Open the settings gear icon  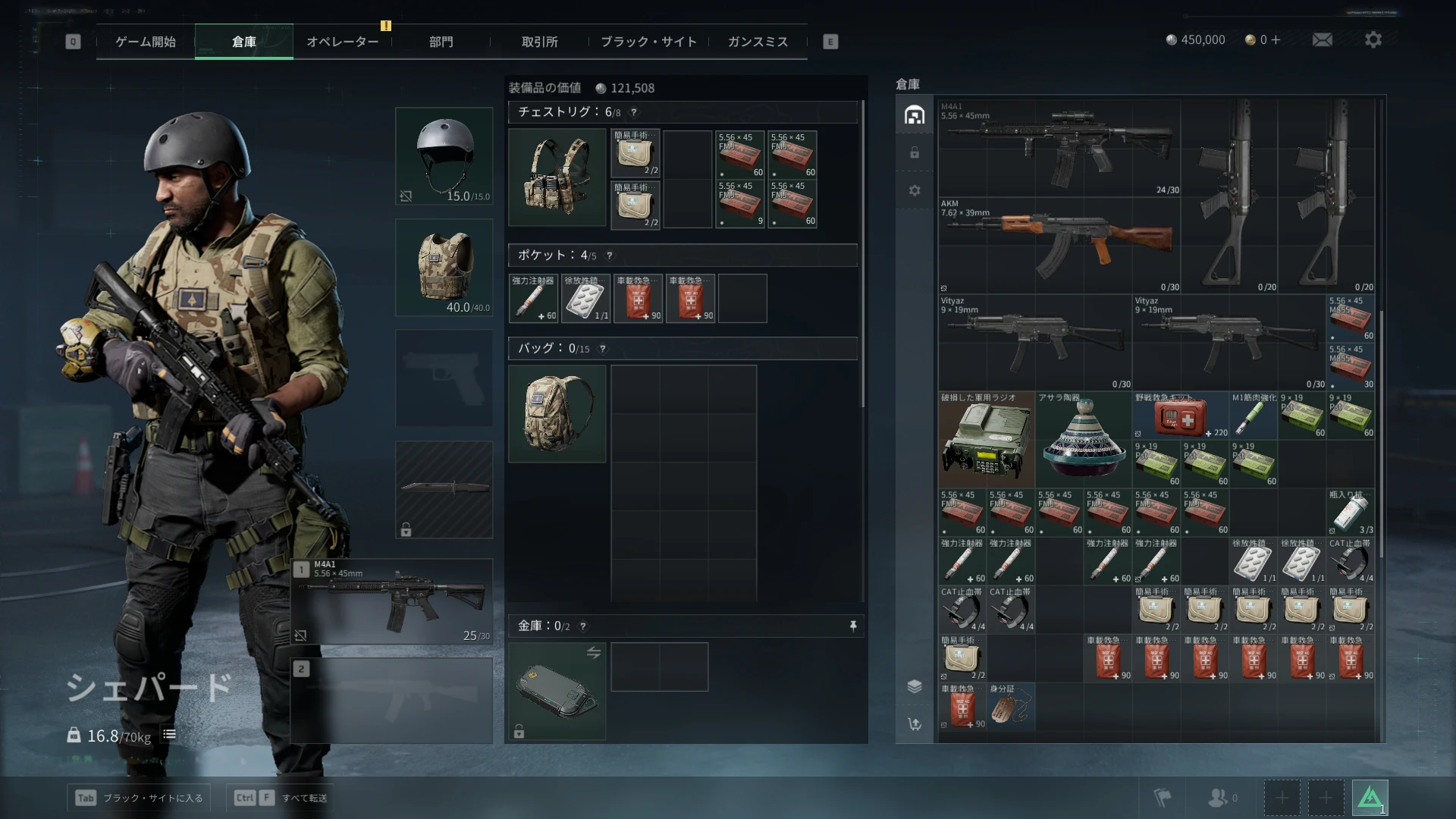point(1373,39)
